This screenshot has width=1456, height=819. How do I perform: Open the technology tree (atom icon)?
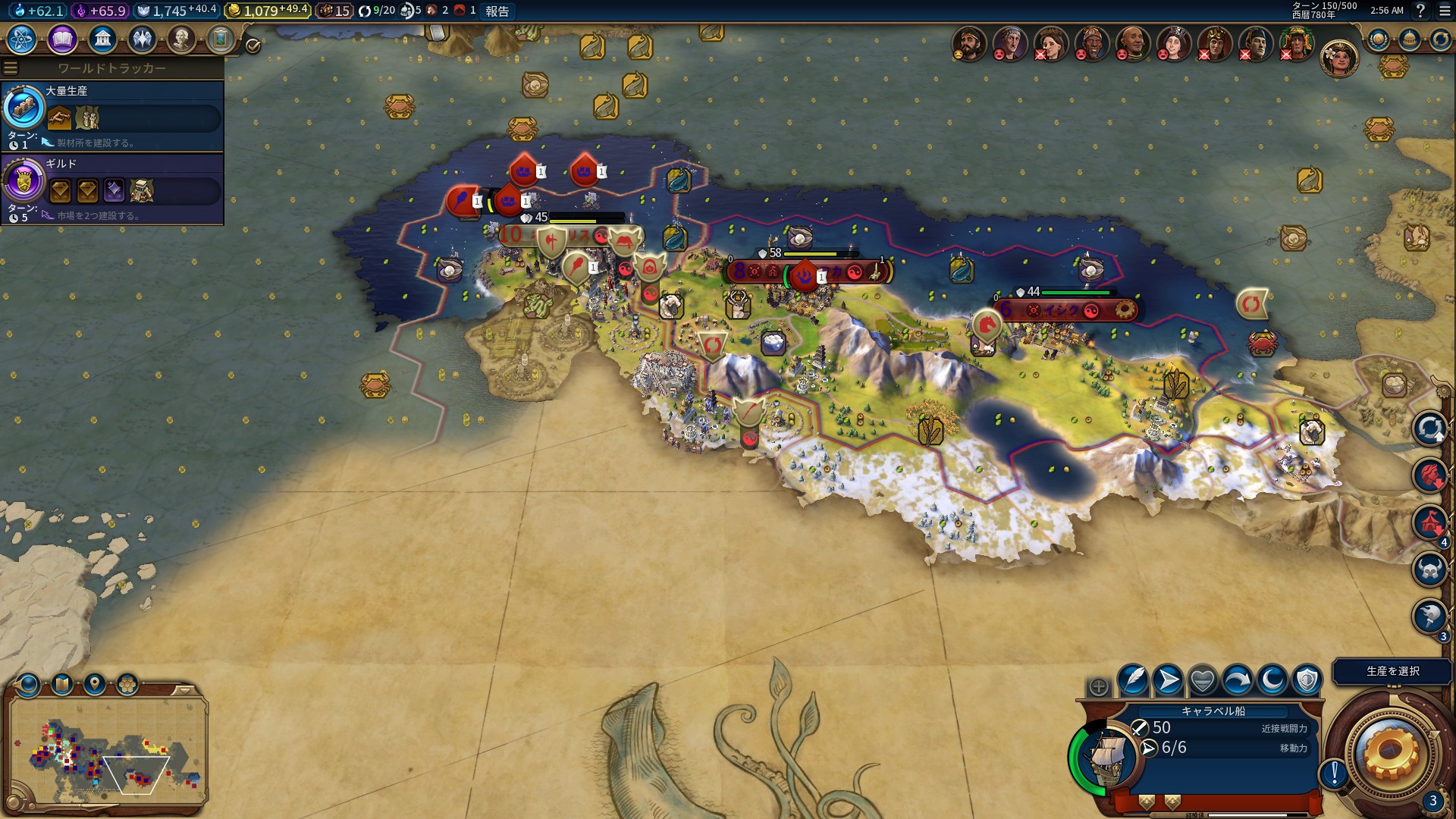[x=22, y=39]
